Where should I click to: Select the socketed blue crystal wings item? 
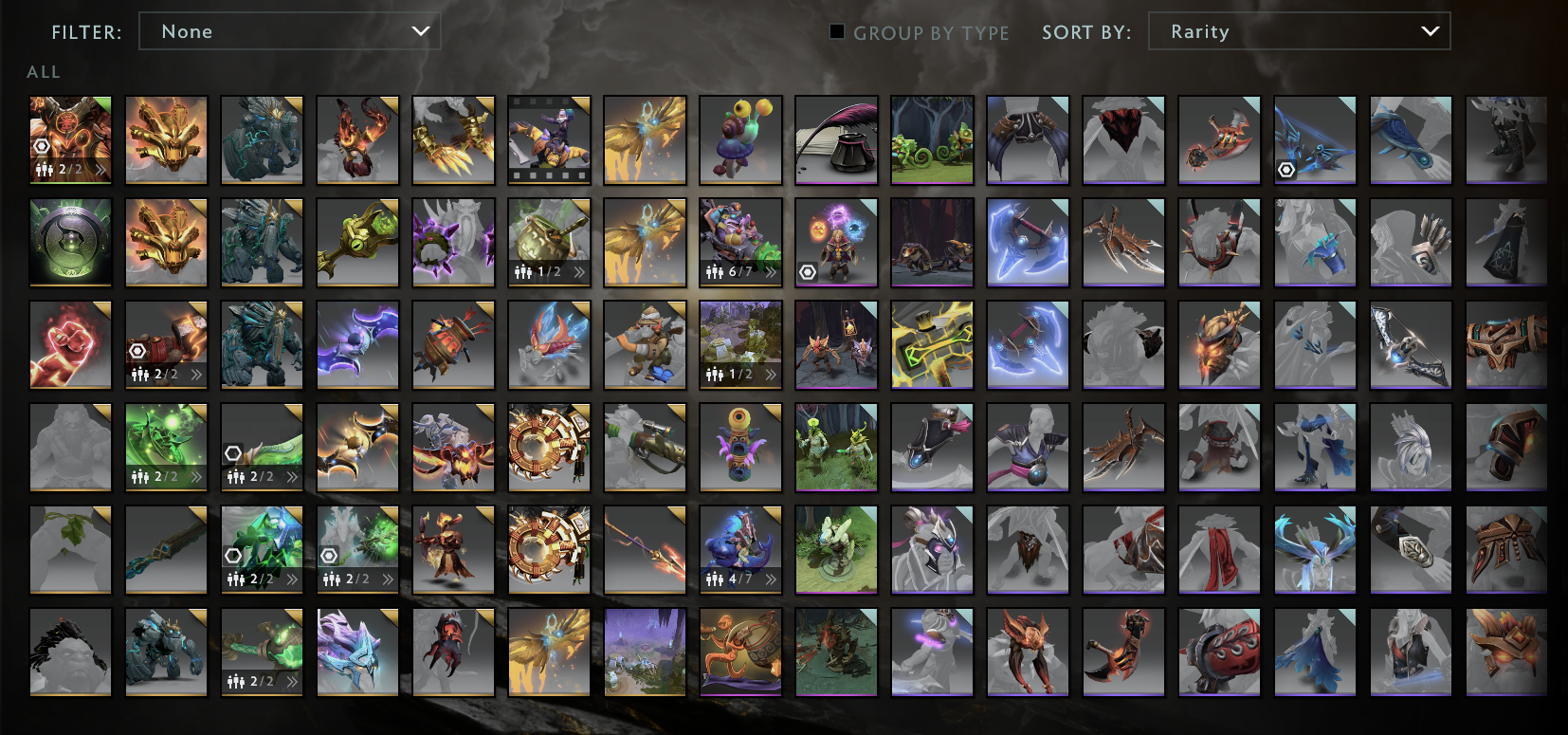coord(1315,139)
